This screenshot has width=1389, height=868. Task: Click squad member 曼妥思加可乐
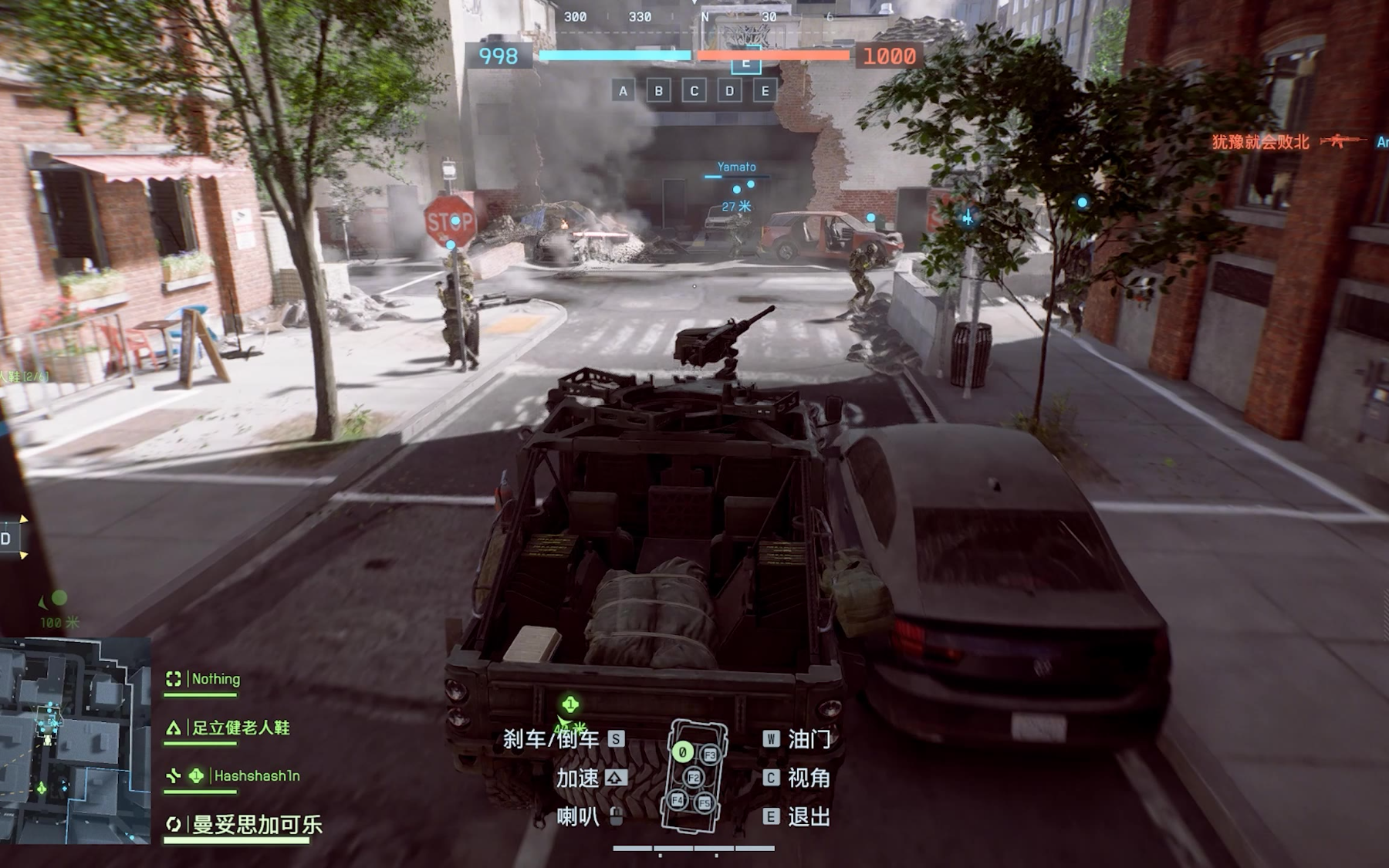pos(256,824)
